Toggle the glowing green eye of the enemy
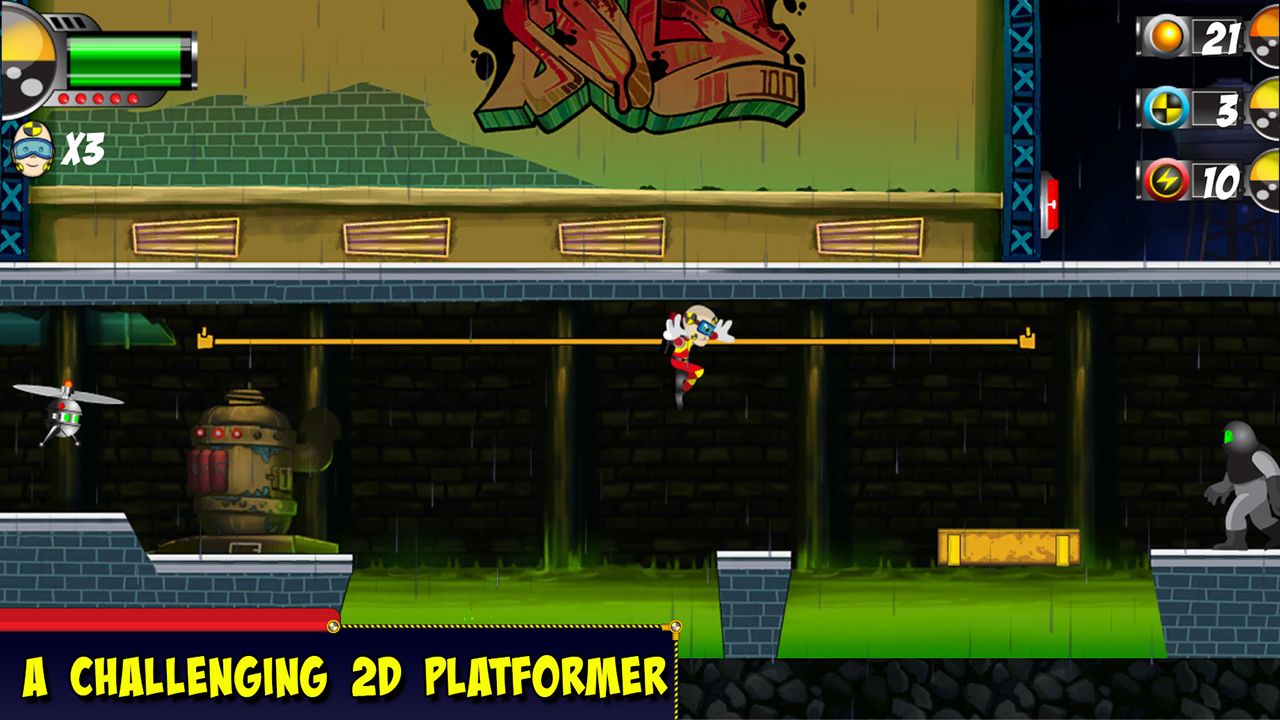Viewport: 1280px width, 720px height. [1229, 434]
